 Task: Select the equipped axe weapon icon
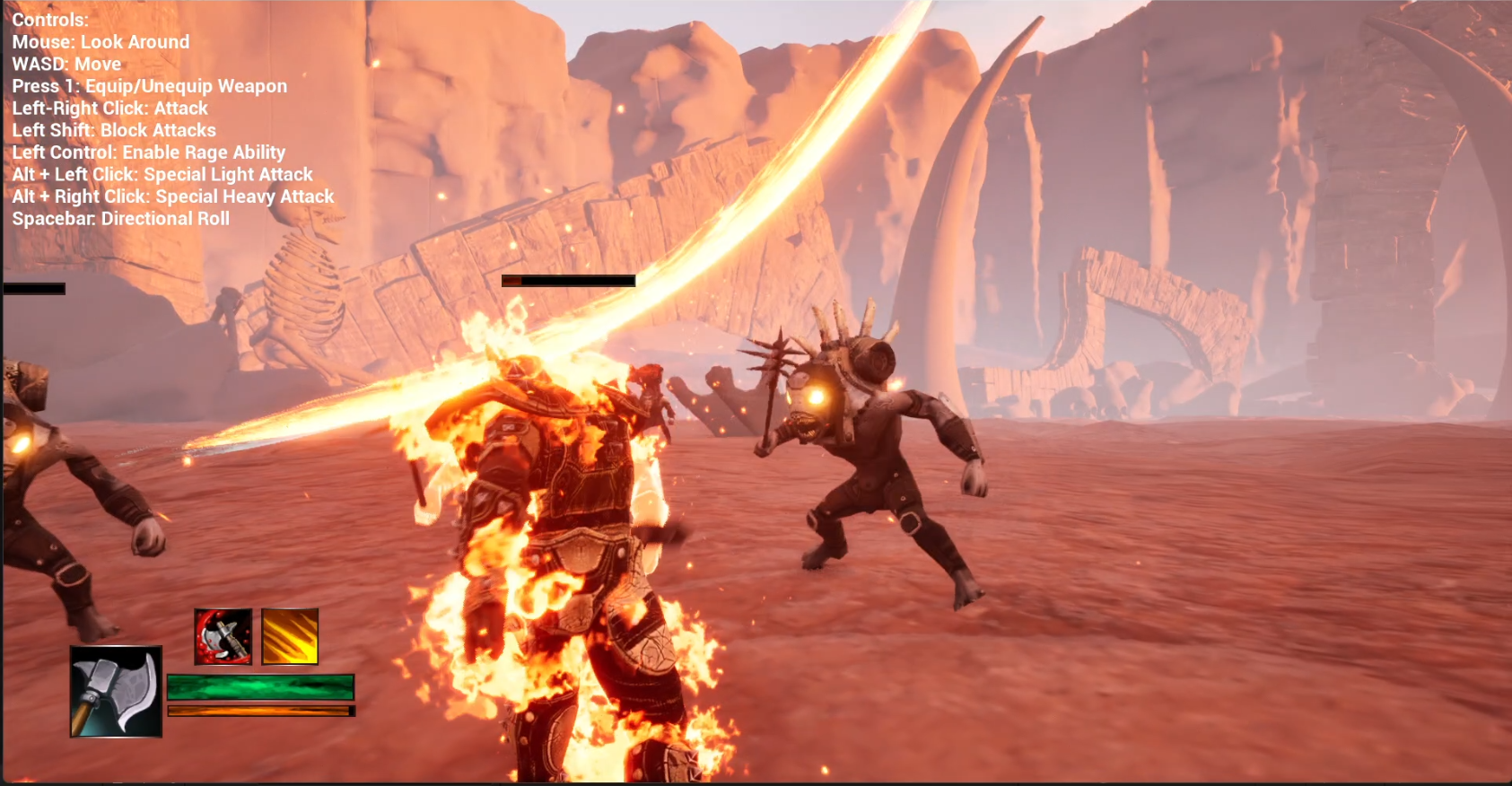(x=116, y=691)
